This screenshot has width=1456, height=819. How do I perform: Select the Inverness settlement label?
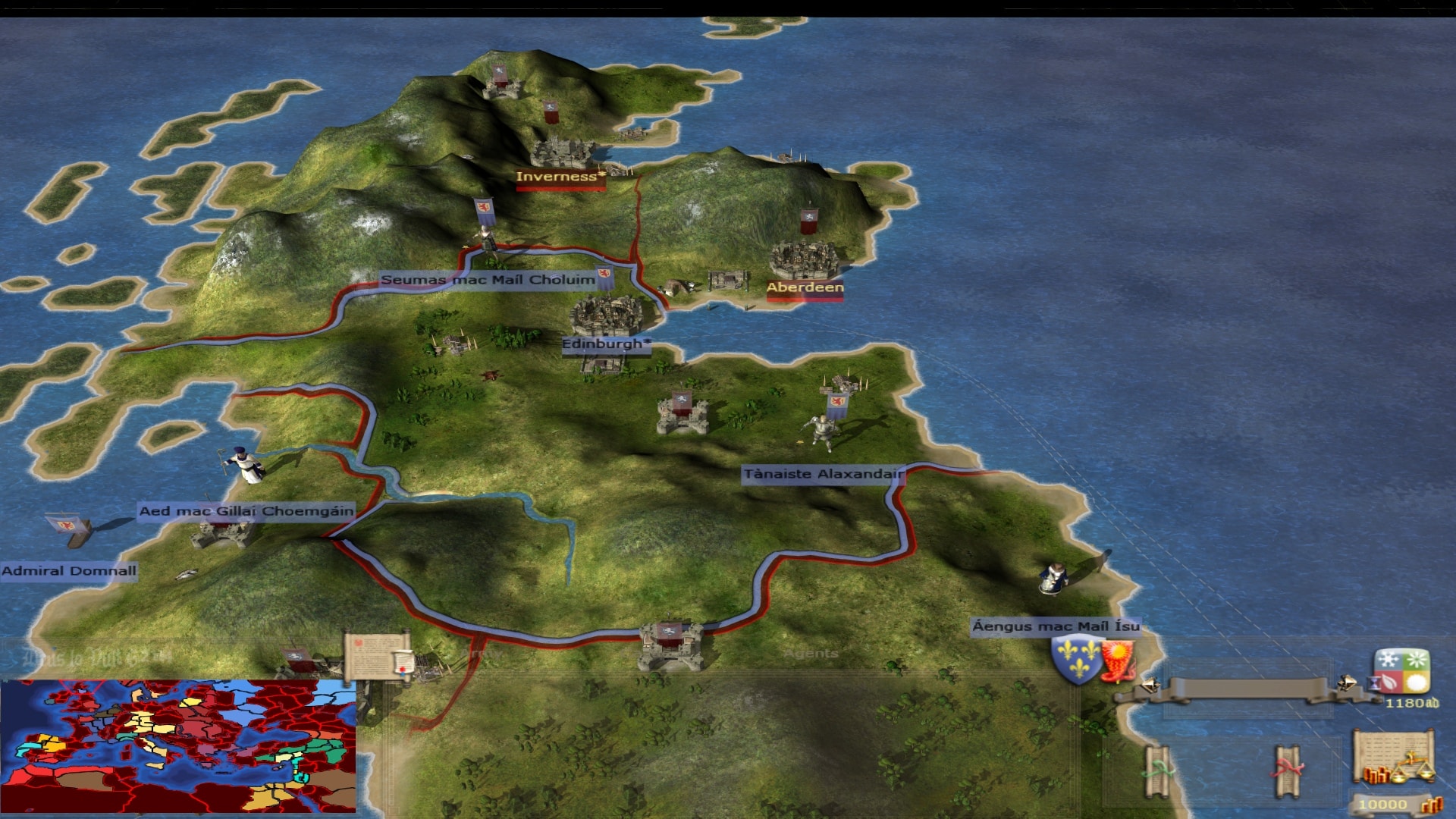click(x=560, y=177)
